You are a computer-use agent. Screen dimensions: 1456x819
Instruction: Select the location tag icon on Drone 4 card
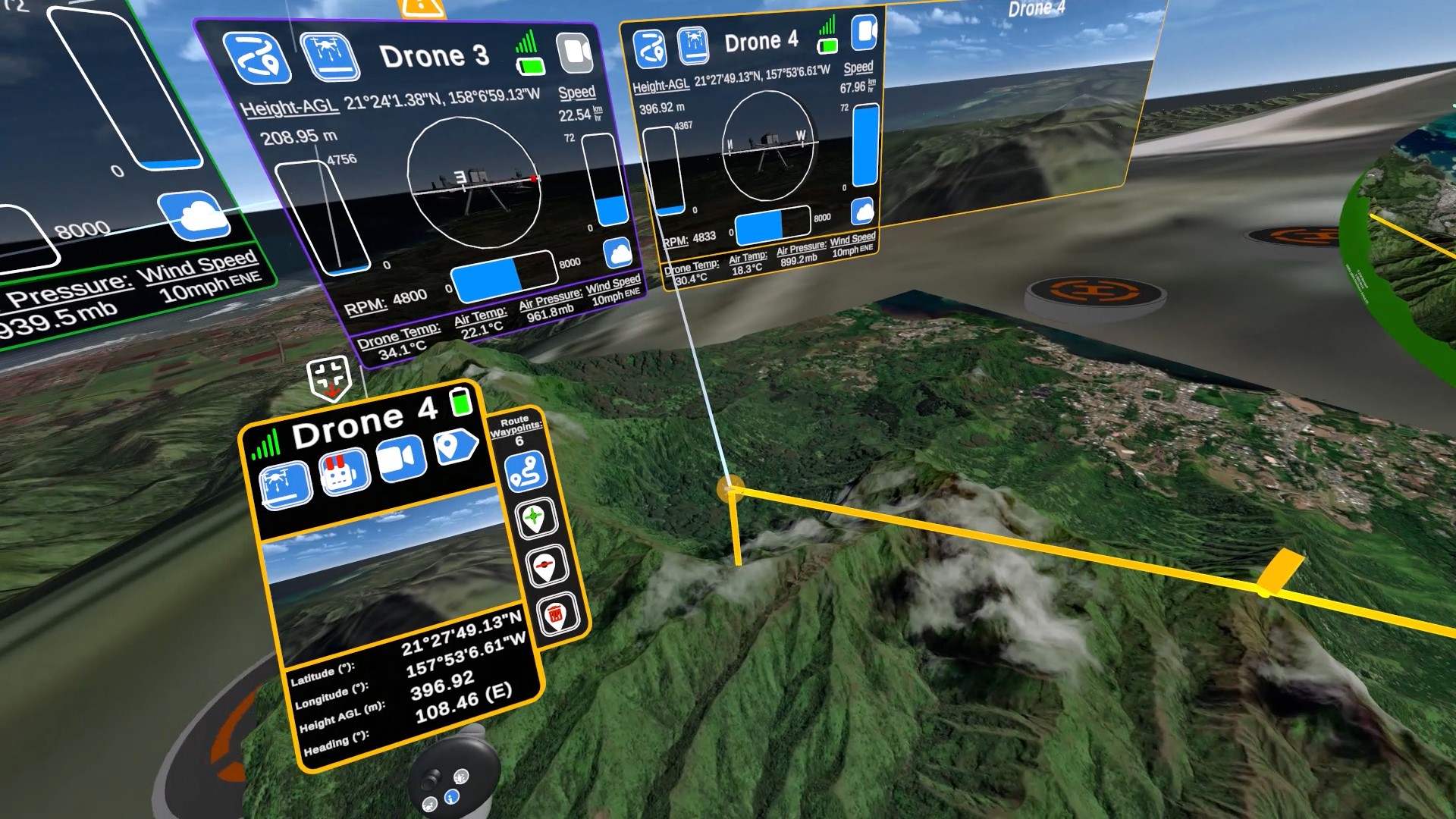(x=455, y=447)
